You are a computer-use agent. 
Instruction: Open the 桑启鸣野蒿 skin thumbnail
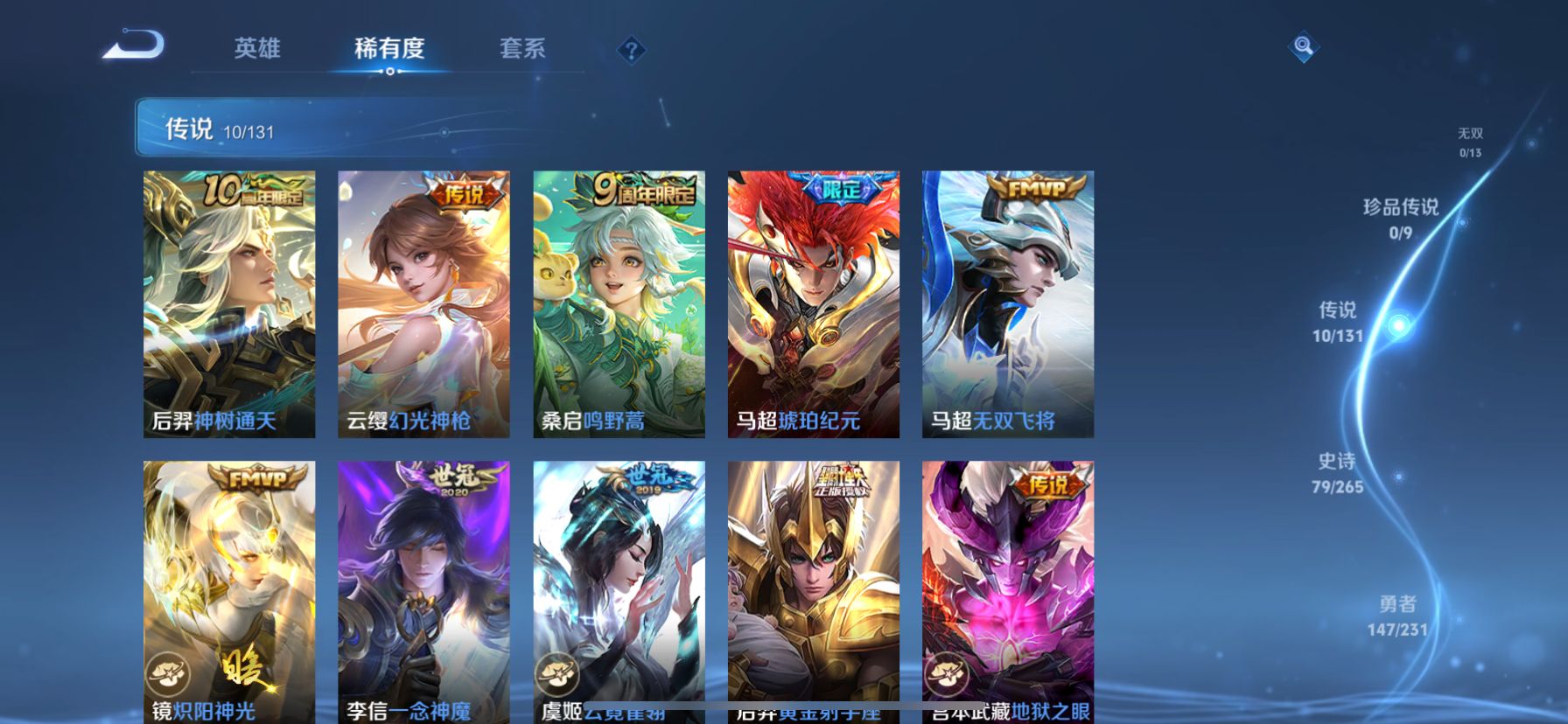tap(618, 302)
